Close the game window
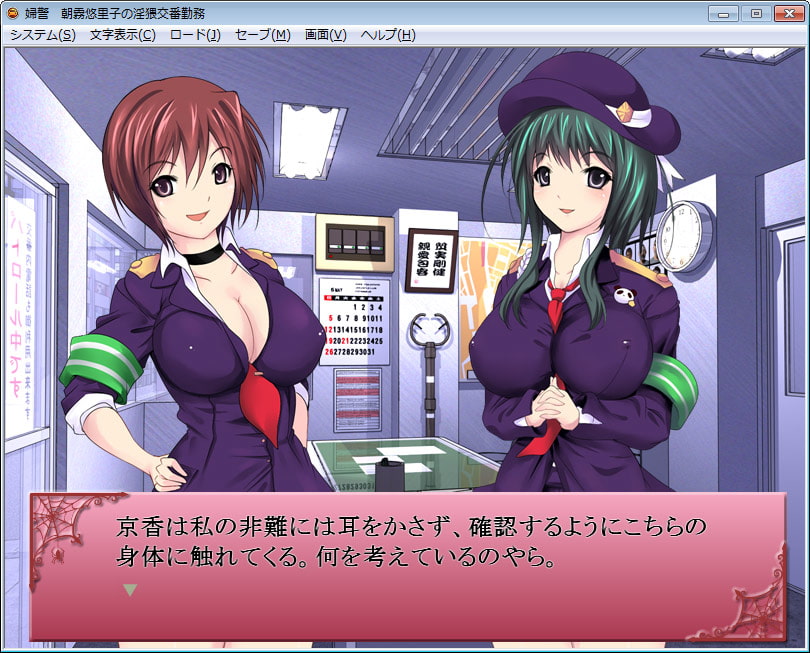This screenshot has width=810, height=653. coord(786,13)
